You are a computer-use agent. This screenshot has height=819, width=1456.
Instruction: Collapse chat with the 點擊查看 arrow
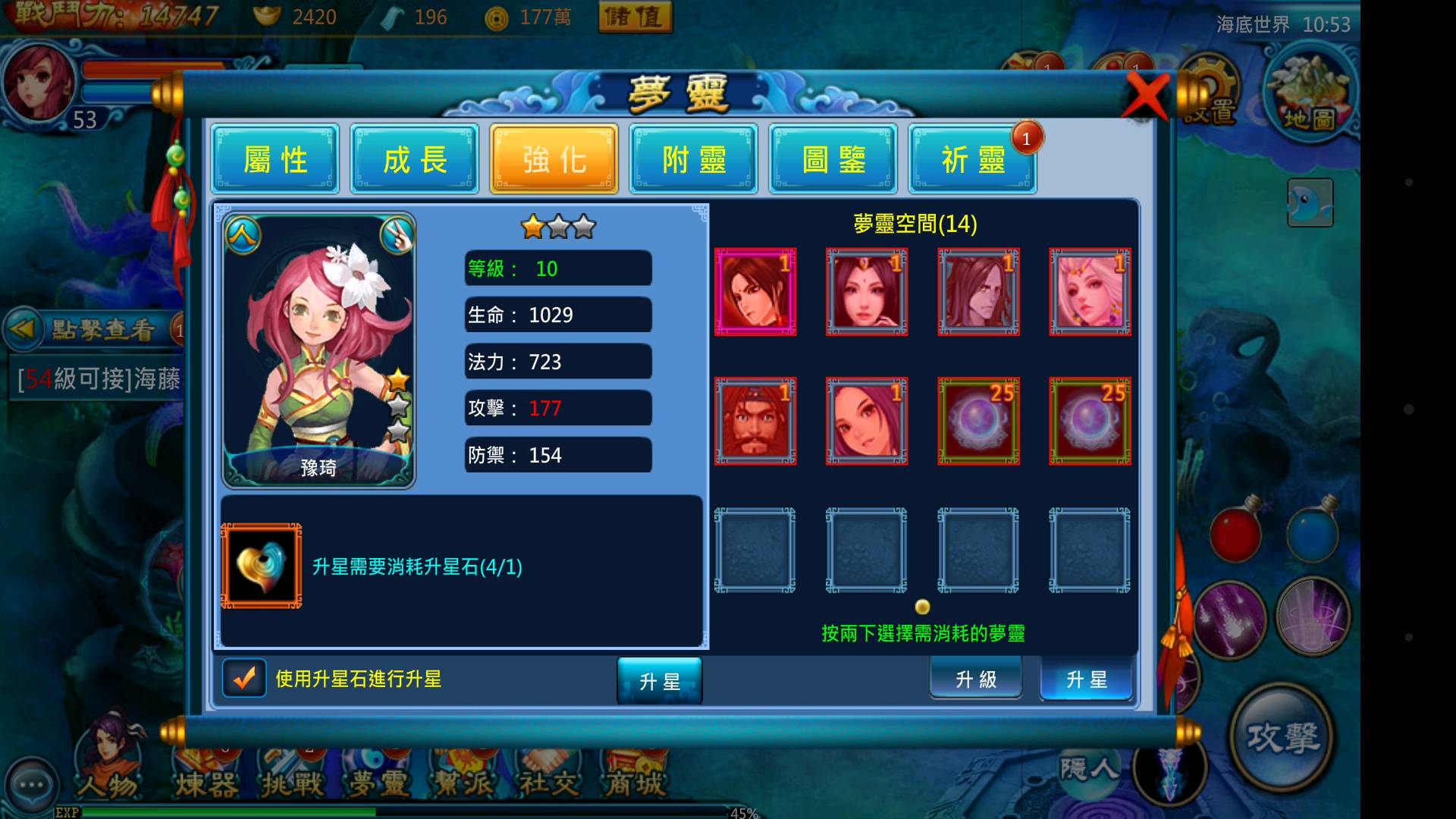[23, 328]
